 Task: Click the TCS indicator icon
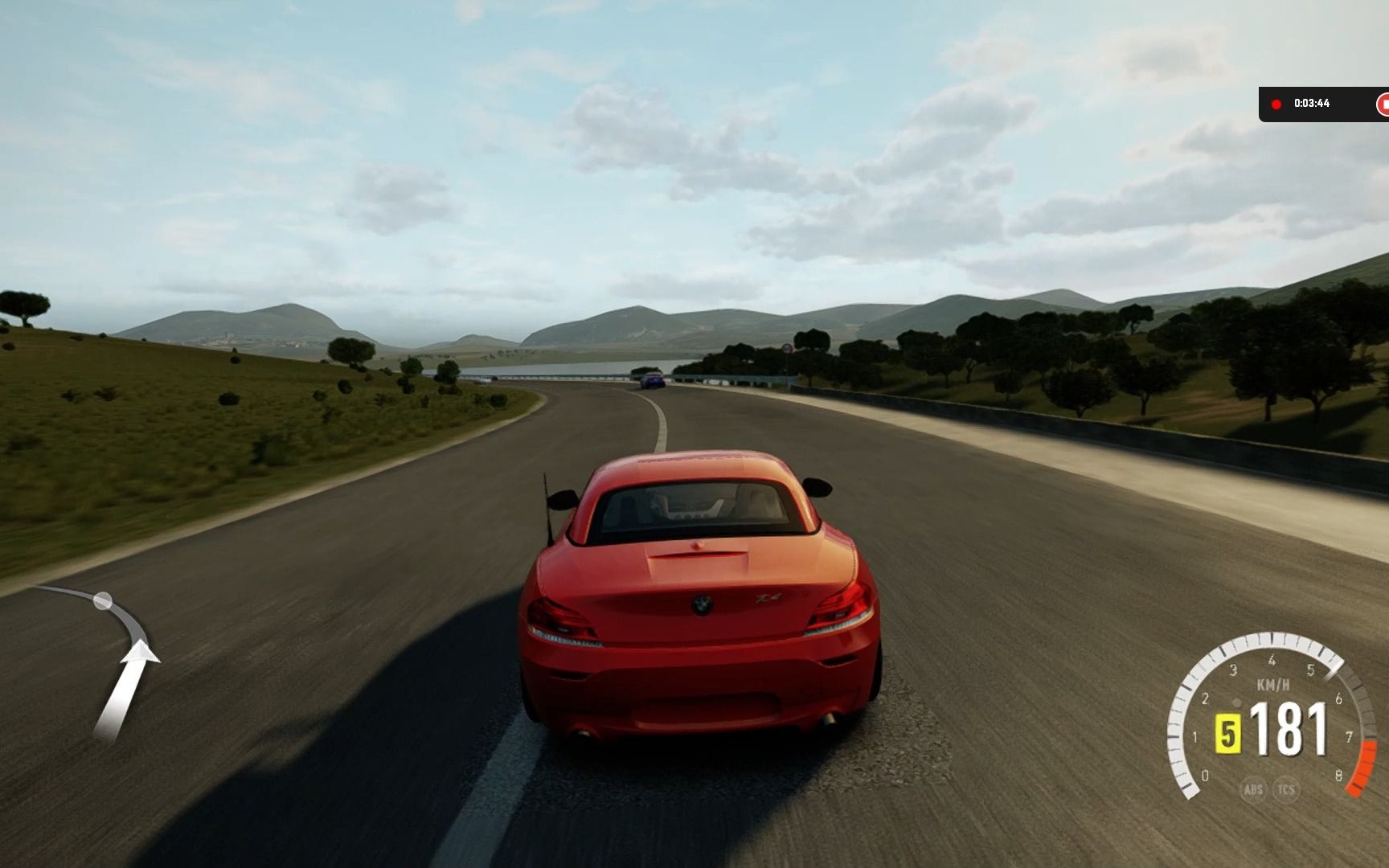(x=1286, y=789)
